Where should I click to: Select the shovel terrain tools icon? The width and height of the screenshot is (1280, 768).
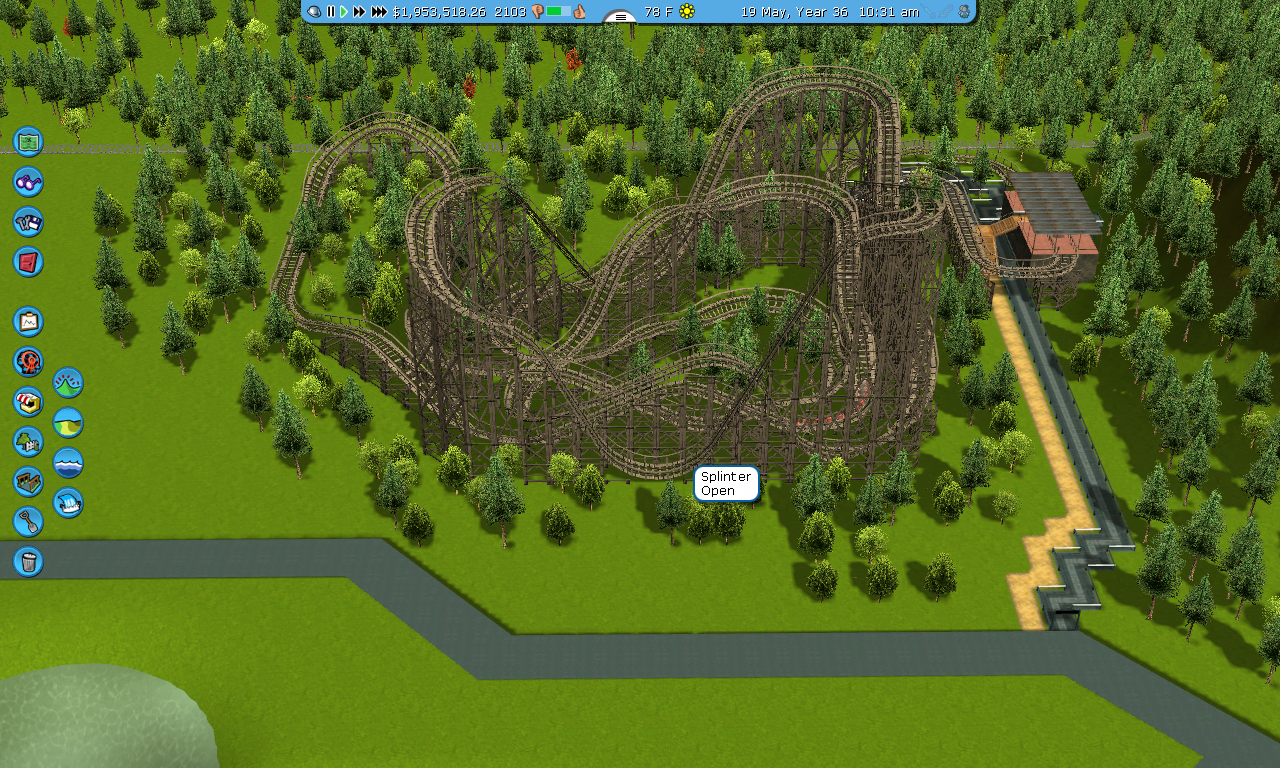[x=28, y=521]
